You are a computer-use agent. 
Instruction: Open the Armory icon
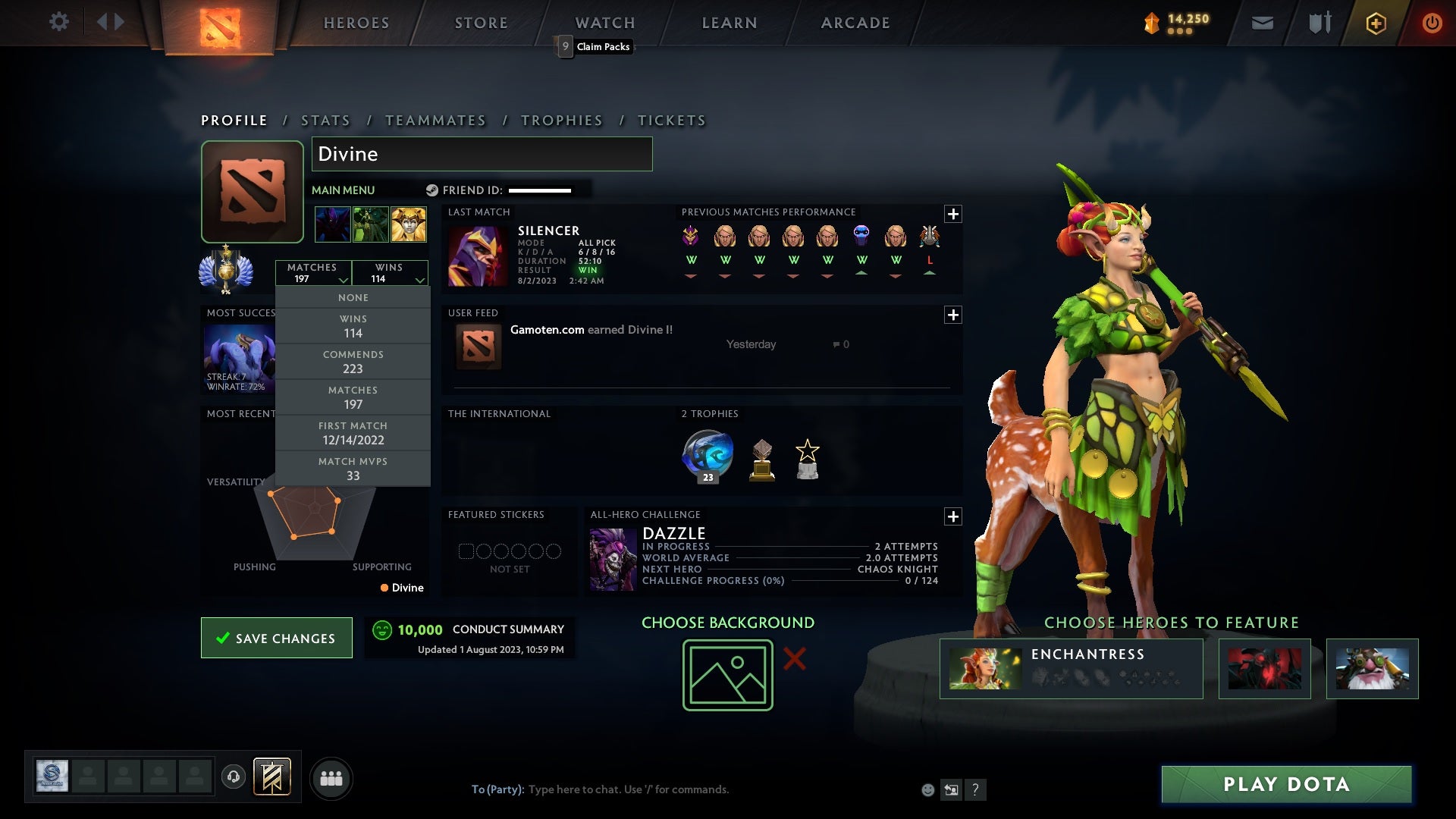click(x=1319, y=22)
